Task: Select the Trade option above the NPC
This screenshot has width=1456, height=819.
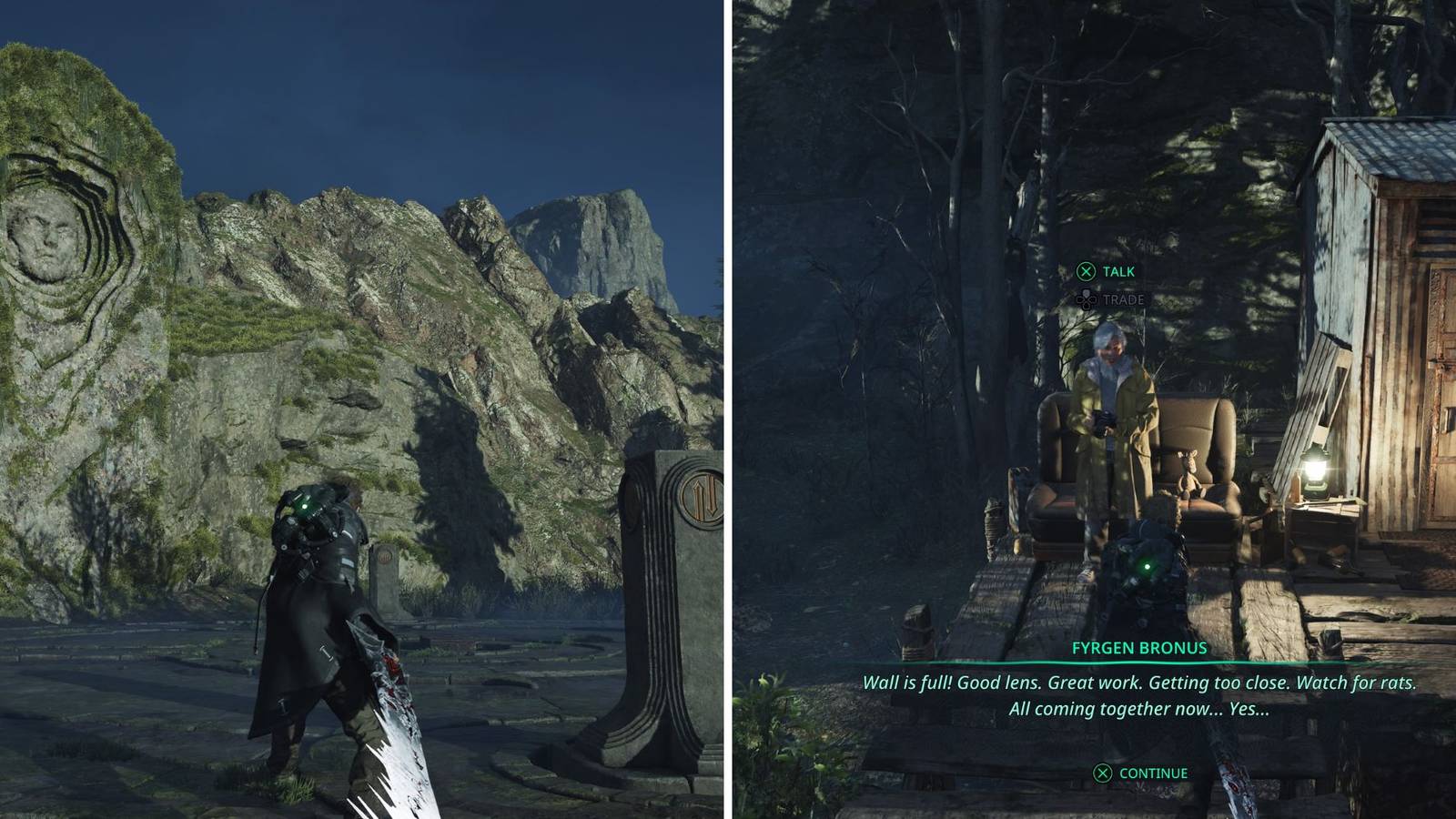Action: click(1111, 299)
